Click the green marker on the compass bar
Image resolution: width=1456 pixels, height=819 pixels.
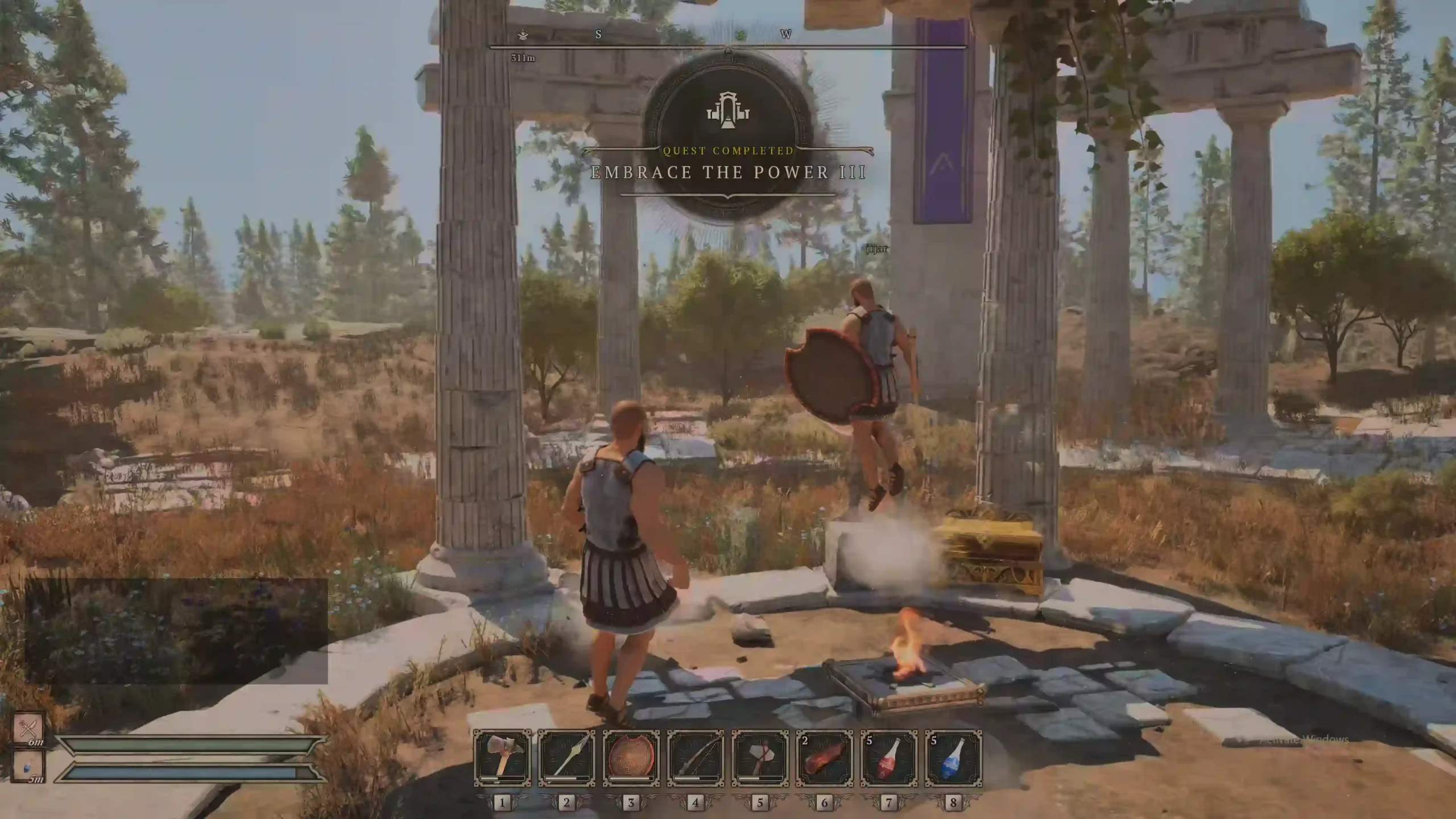(x=741, y=35)
